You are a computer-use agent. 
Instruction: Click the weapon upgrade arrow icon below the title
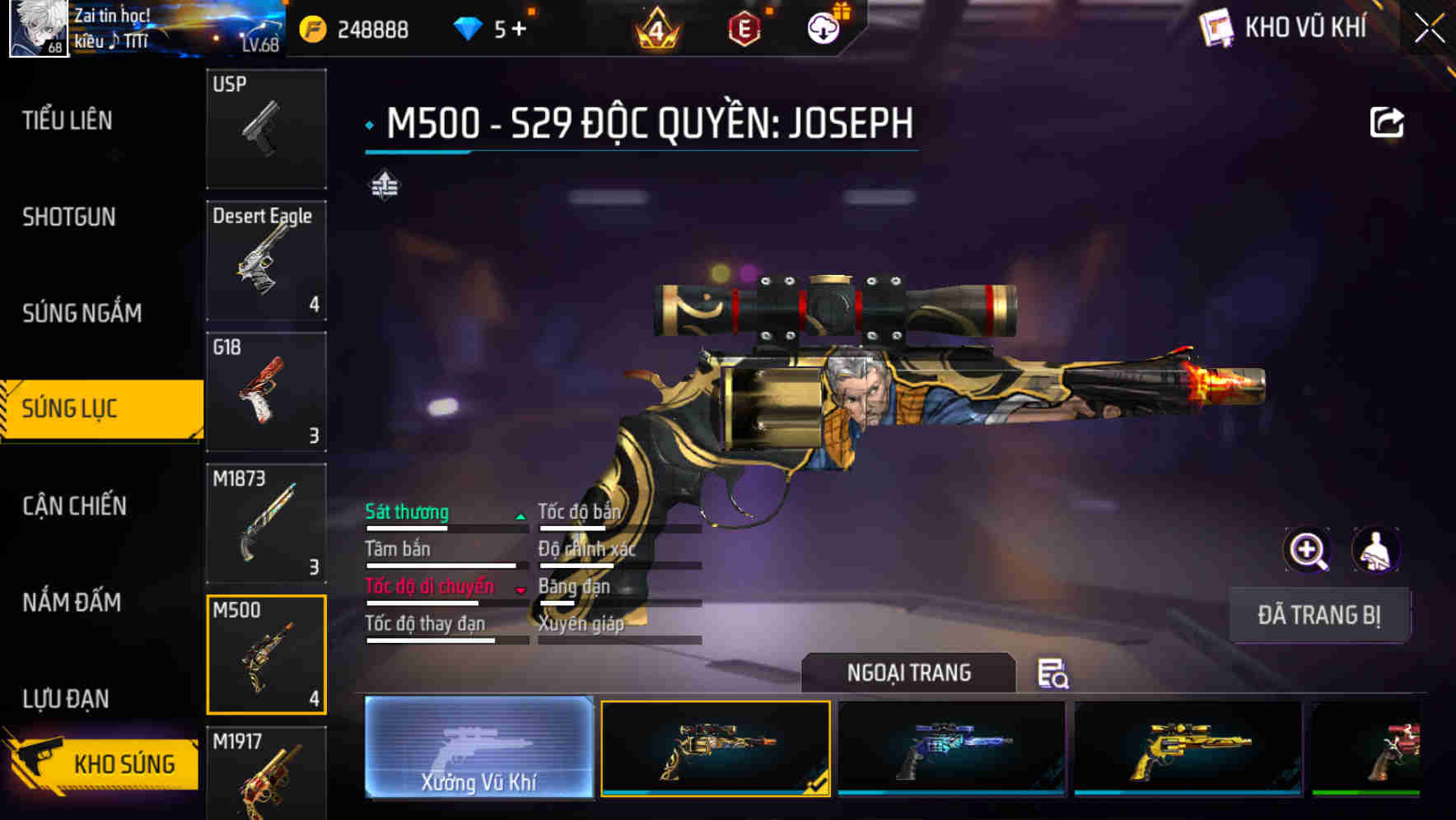pyautogui.click(x=386, y=186)
